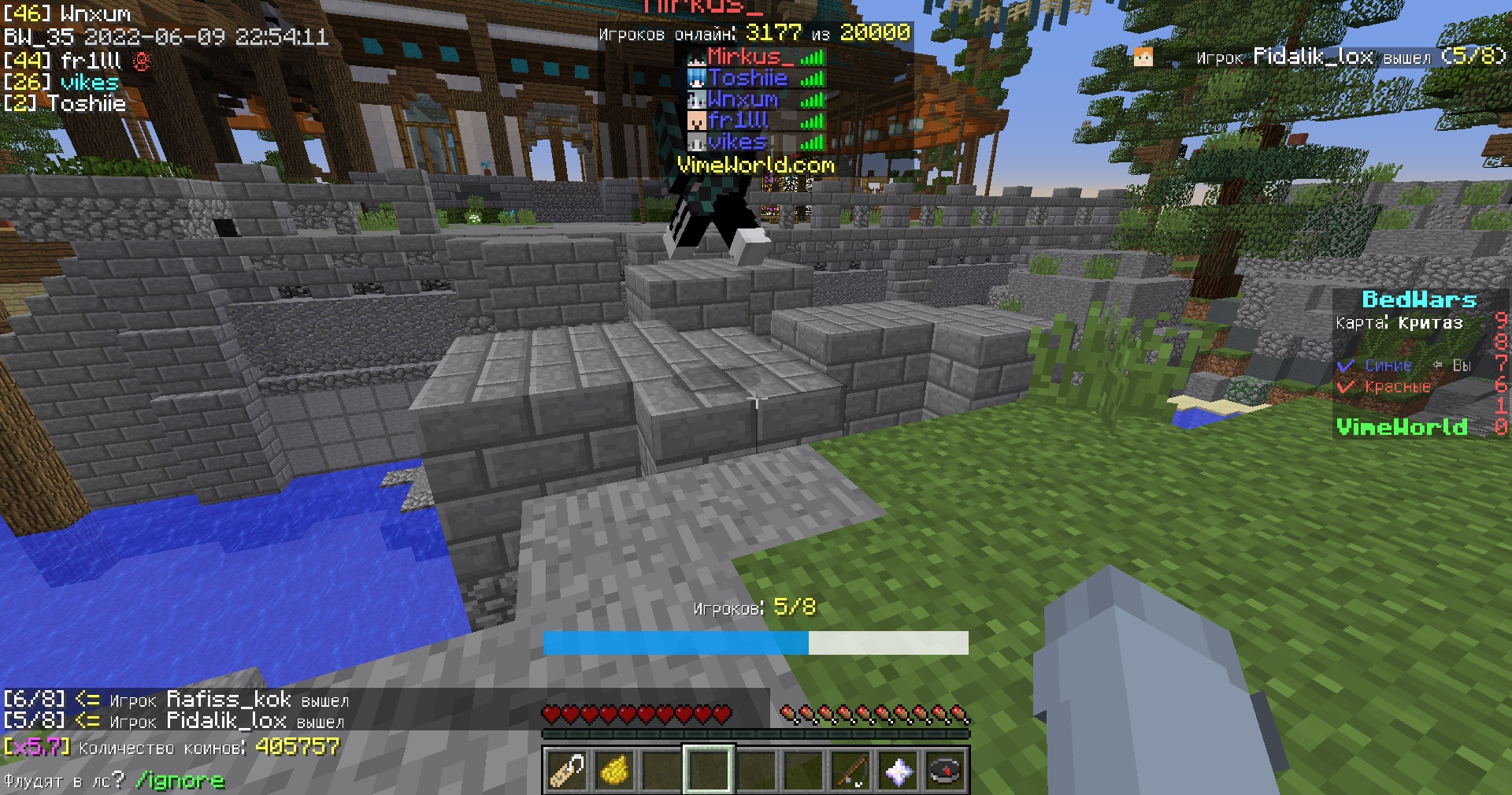Click the green /ignore chat command
Viewport: 1512px width, 795px height.
click(x=180, y=781)
